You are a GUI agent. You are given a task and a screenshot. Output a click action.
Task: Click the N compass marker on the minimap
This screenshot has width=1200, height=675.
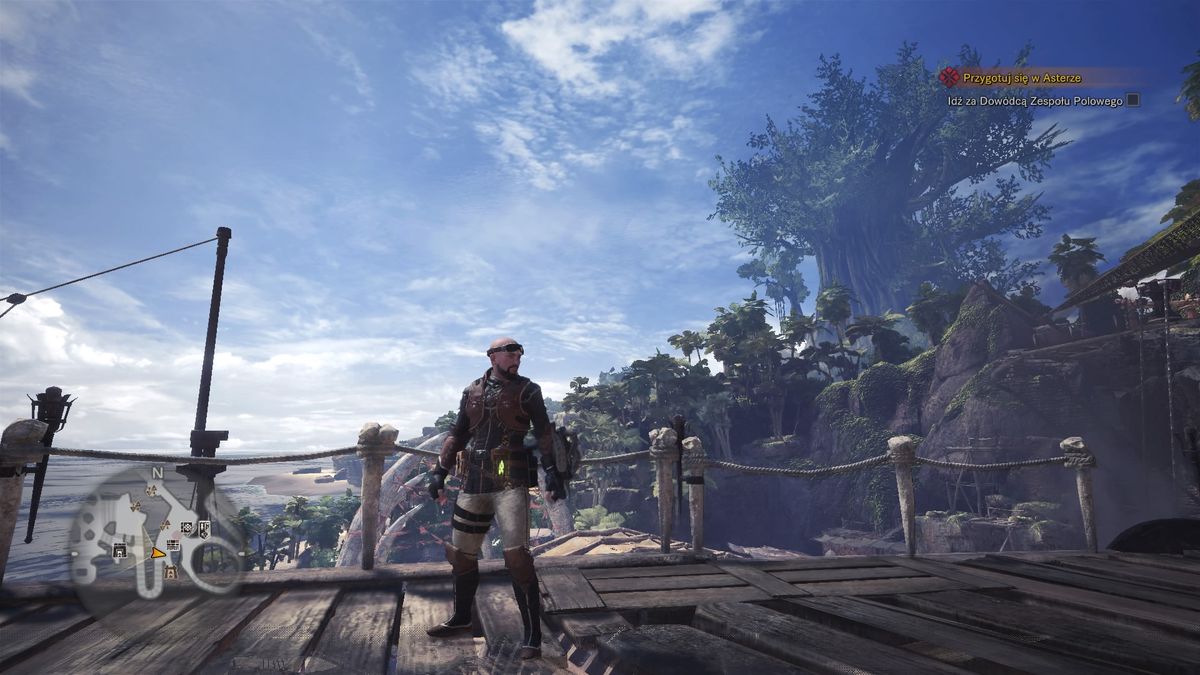[x=157, y=473]
